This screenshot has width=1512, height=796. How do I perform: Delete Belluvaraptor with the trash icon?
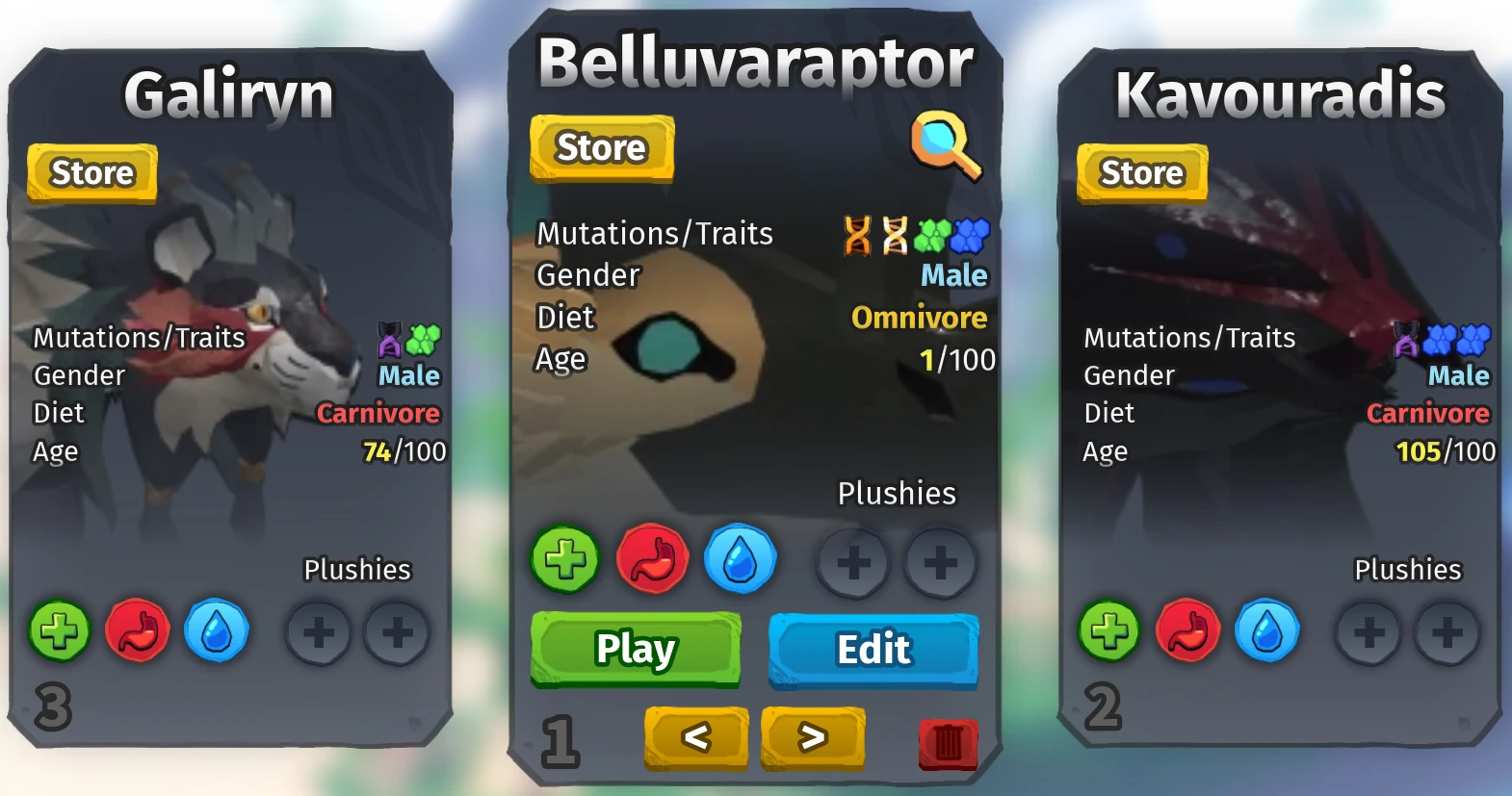[948, 742]
